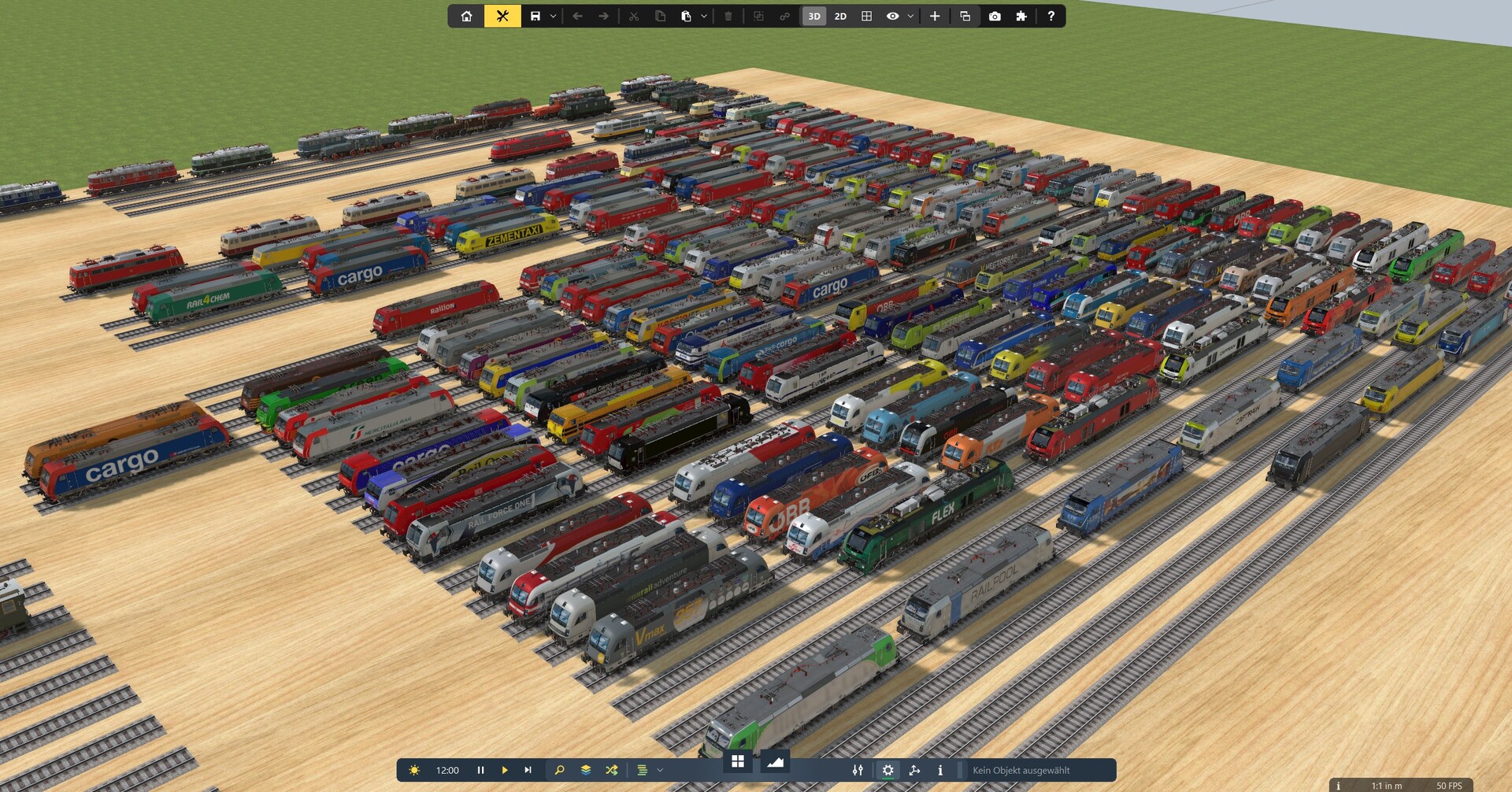Screen dimensions: 1512x792
Task: Take a screenshot with the camera icon
Action: [995, 16]
